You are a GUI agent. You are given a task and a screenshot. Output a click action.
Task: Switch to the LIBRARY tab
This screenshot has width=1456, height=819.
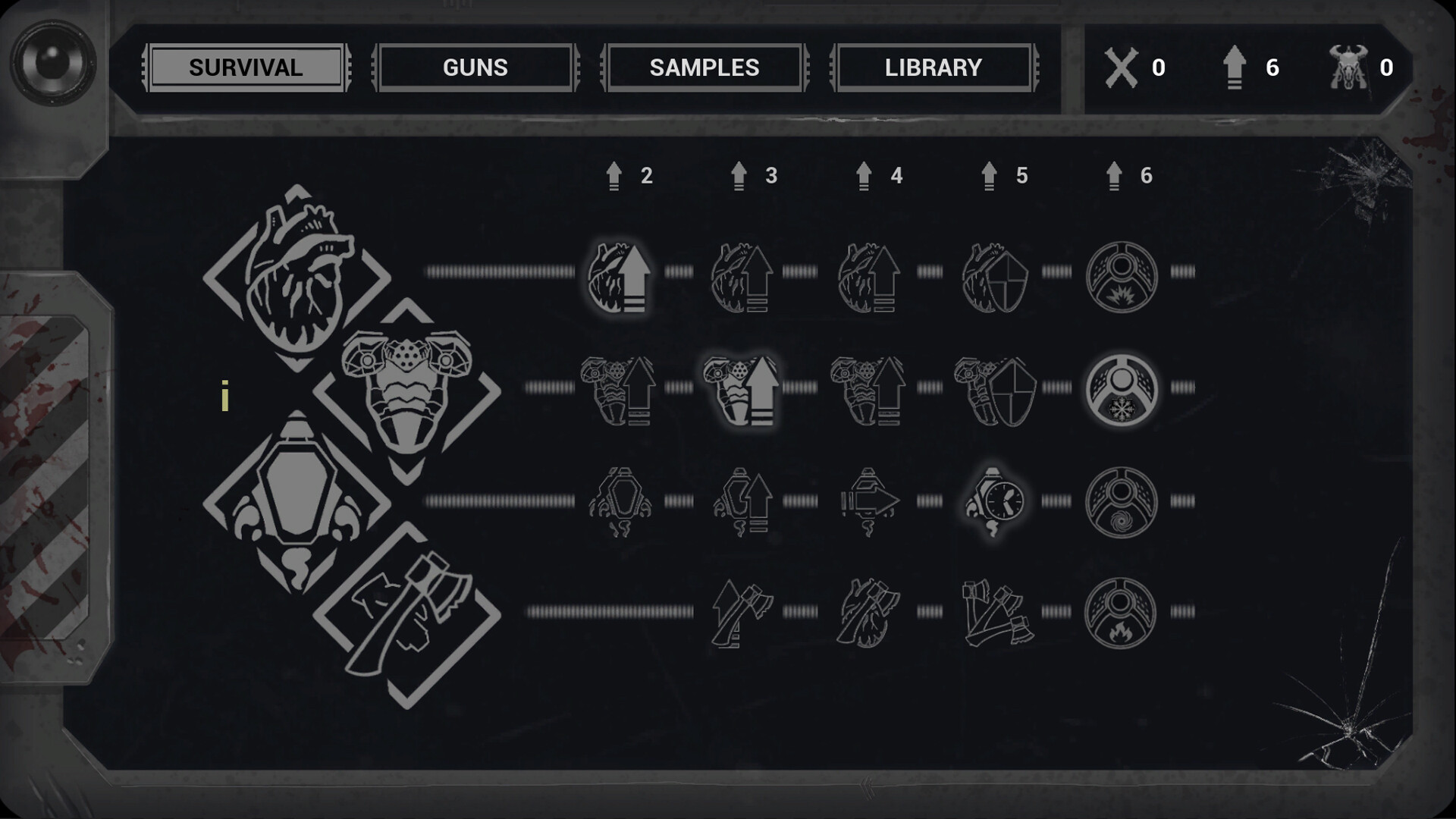[x=933, y=67]
